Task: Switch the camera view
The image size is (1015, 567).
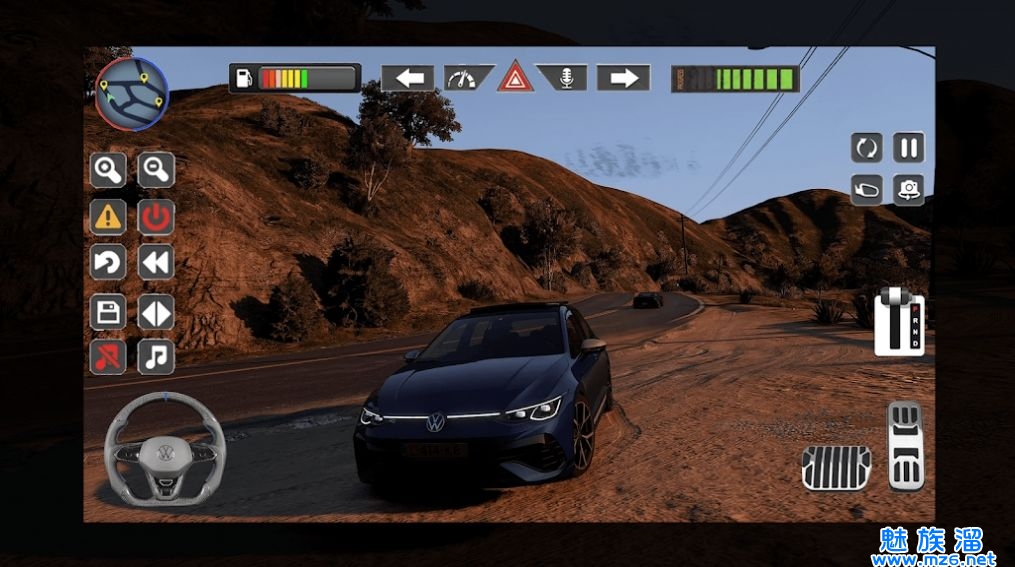Action: [x=908, y=188]
